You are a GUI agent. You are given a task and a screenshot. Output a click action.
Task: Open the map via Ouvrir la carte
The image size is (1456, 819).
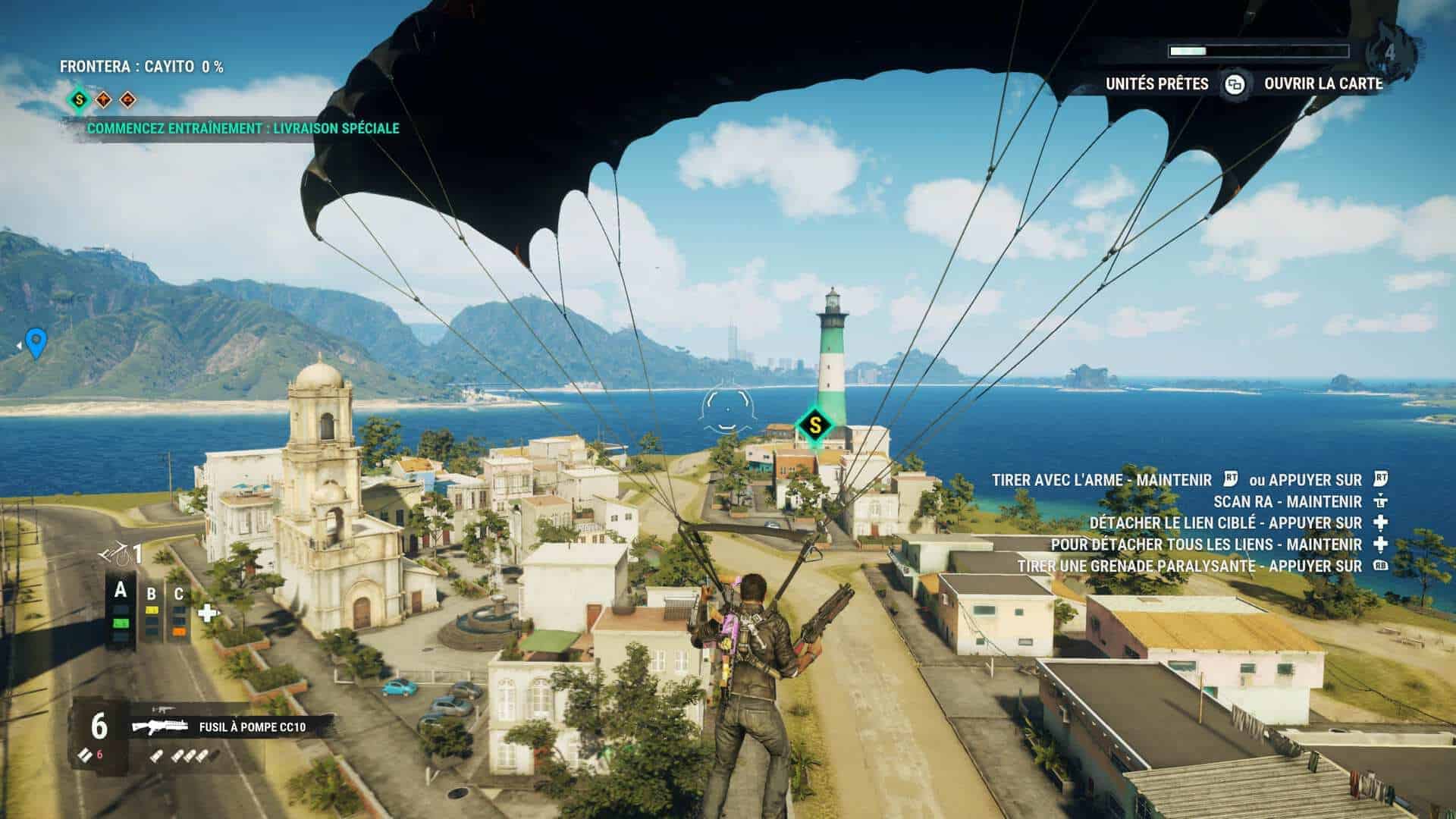(x=1323, y=84)
